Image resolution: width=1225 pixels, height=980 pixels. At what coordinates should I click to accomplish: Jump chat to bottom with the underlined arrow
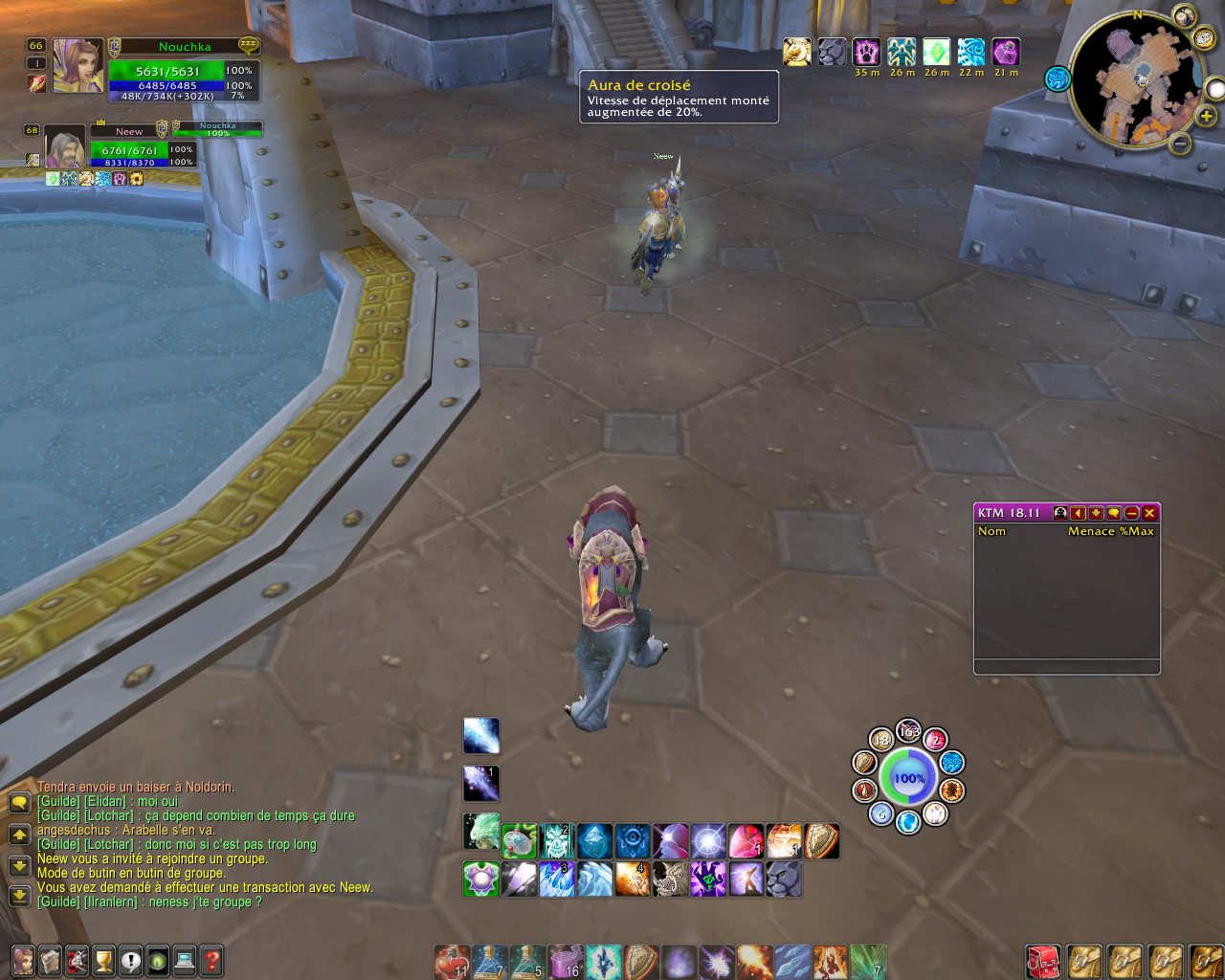coord(19,897)
